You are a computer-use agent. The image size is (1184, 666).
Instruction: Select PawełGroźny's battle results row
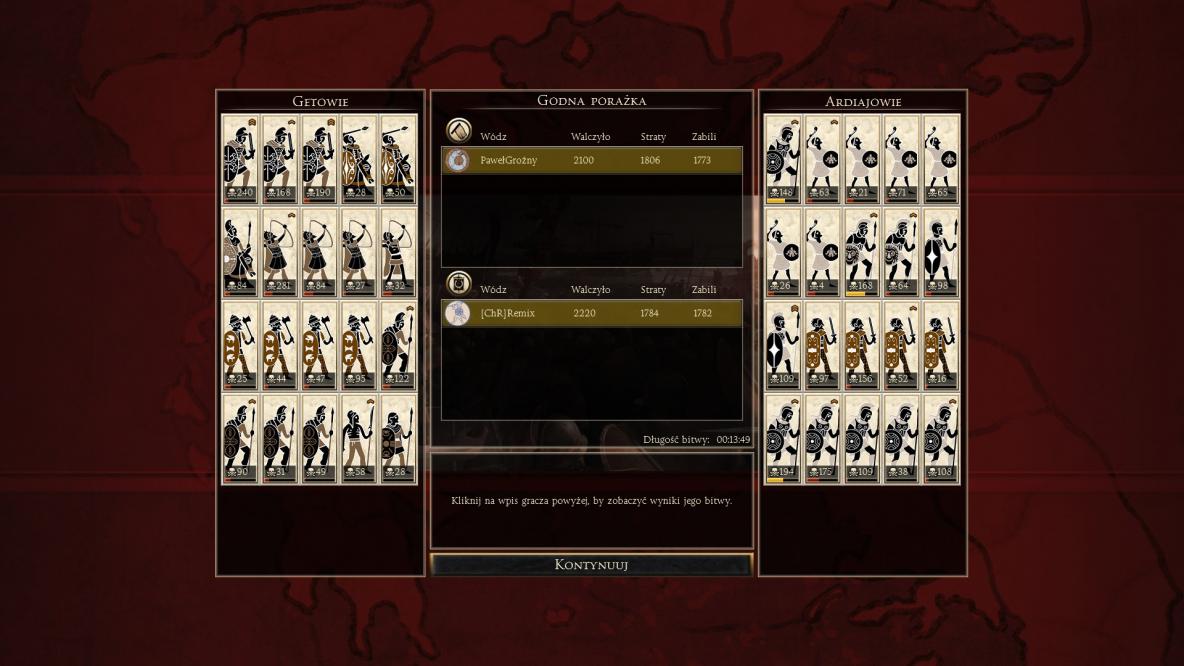click(592, 160)
